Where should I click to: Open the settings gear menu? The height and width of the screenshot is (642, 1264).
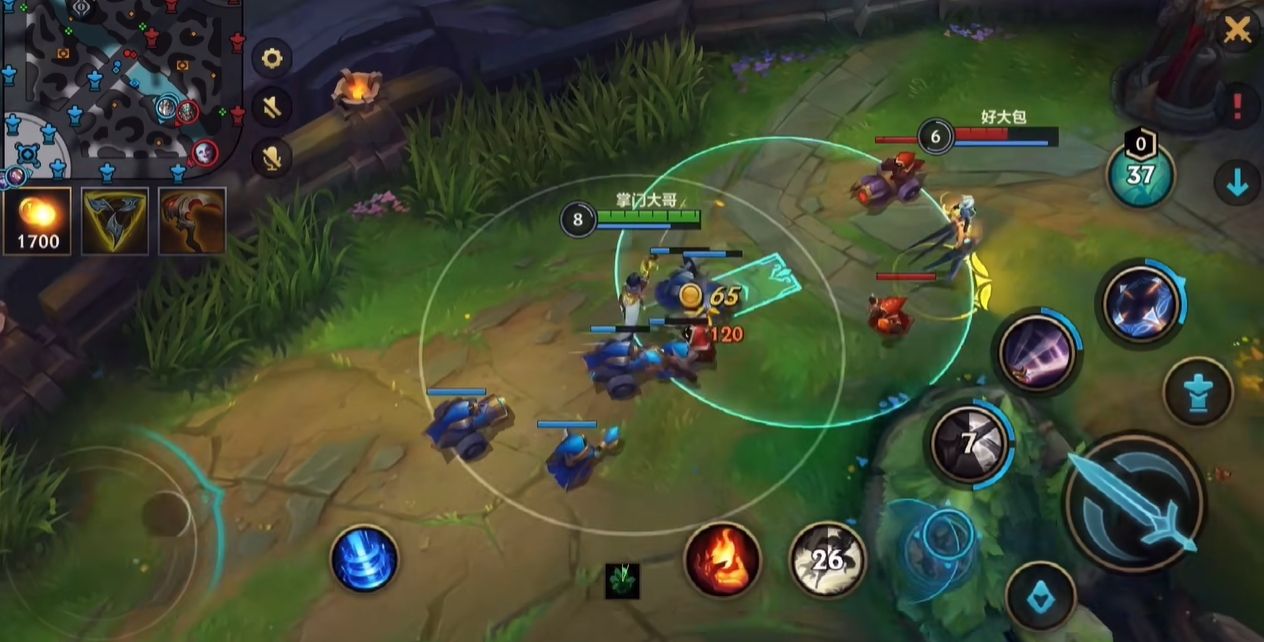point(271,58)
